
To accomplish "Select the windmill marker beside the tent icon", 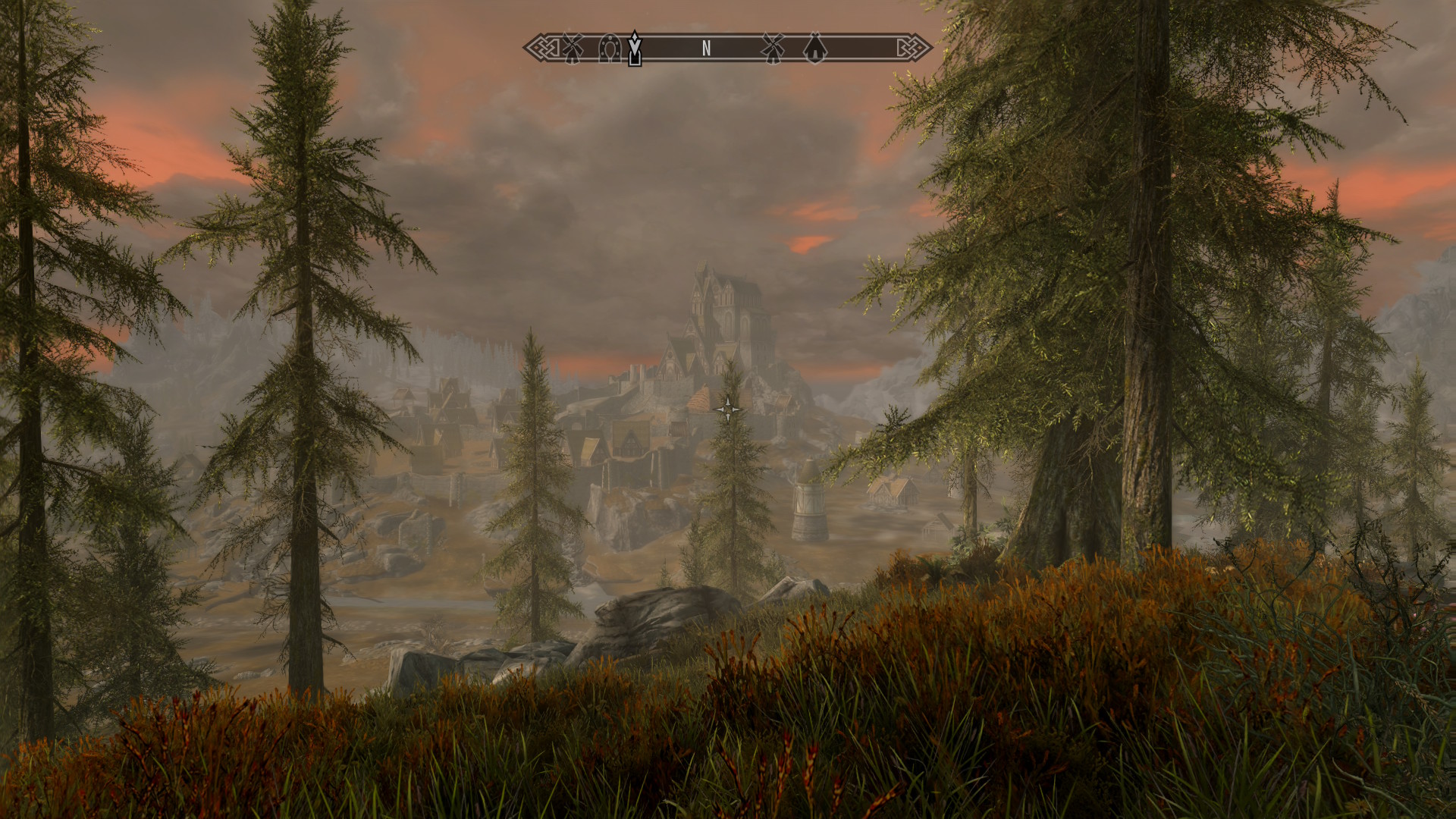I will pos(772,49).
